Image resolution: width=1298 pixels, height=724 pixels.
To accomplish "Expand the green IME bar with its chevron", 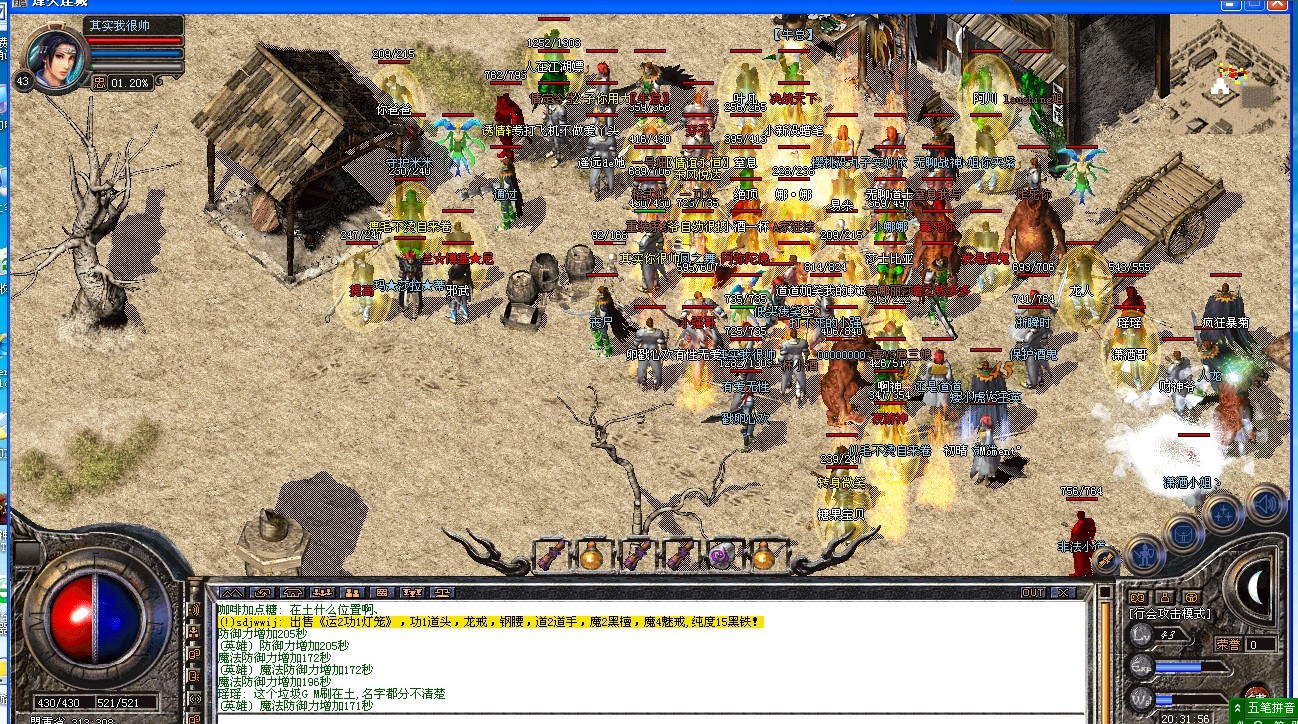I will coord(1237,707).
